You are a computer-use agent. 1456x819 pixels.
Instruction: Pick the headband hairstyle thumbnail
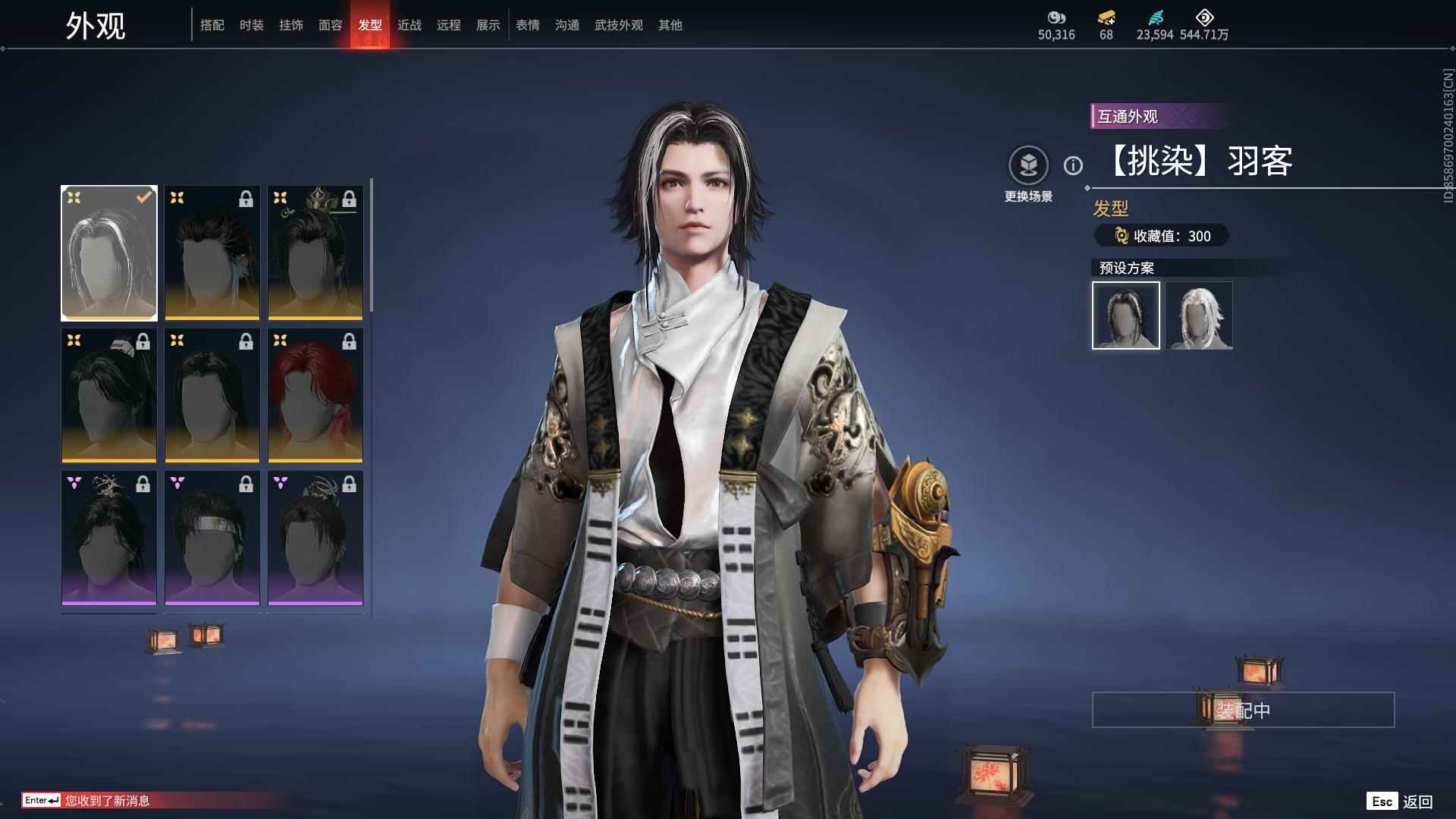tap(212, 538)
